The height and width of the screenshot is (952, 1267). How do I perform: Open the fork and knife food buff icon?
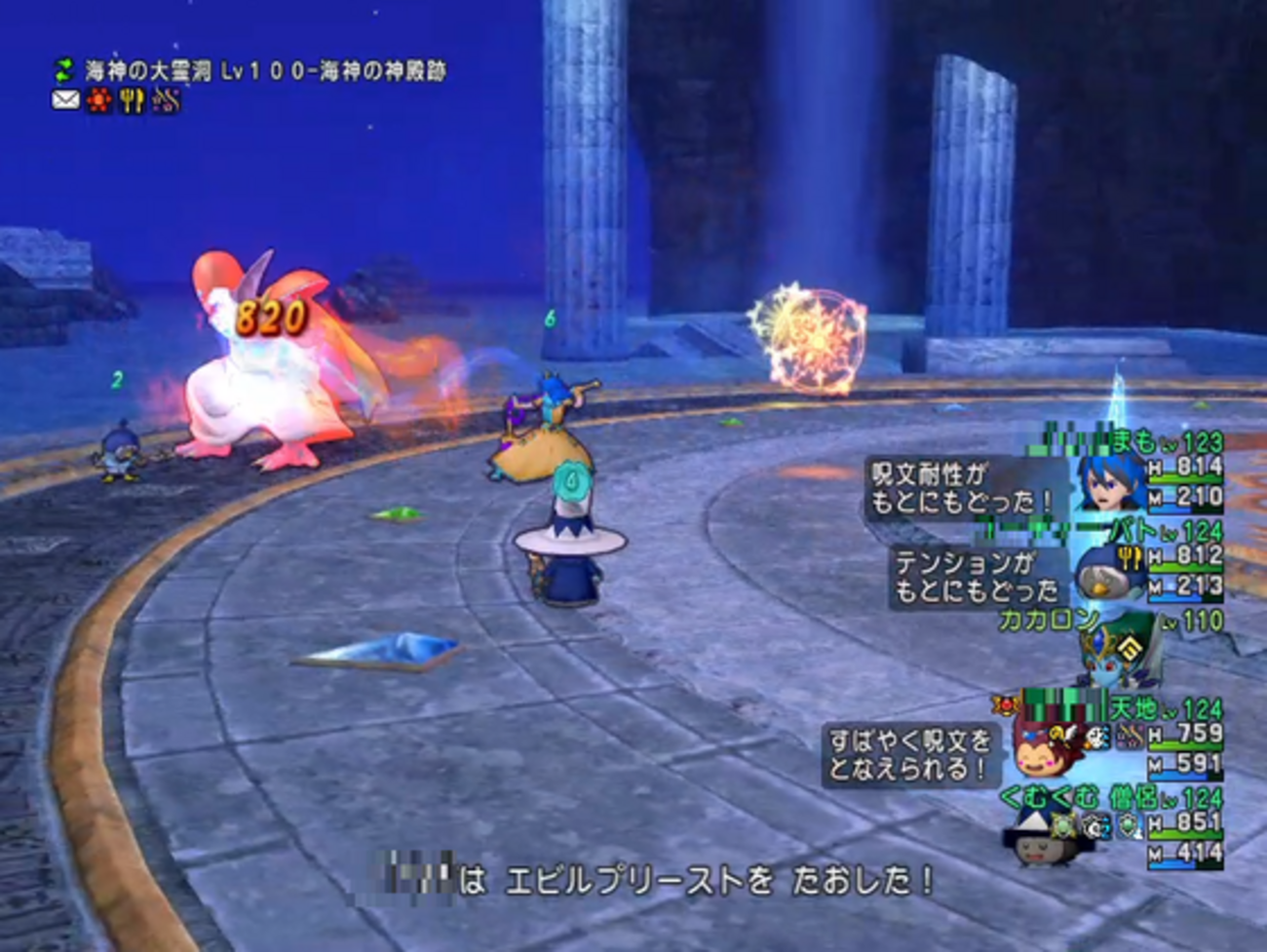pos(134,98)
